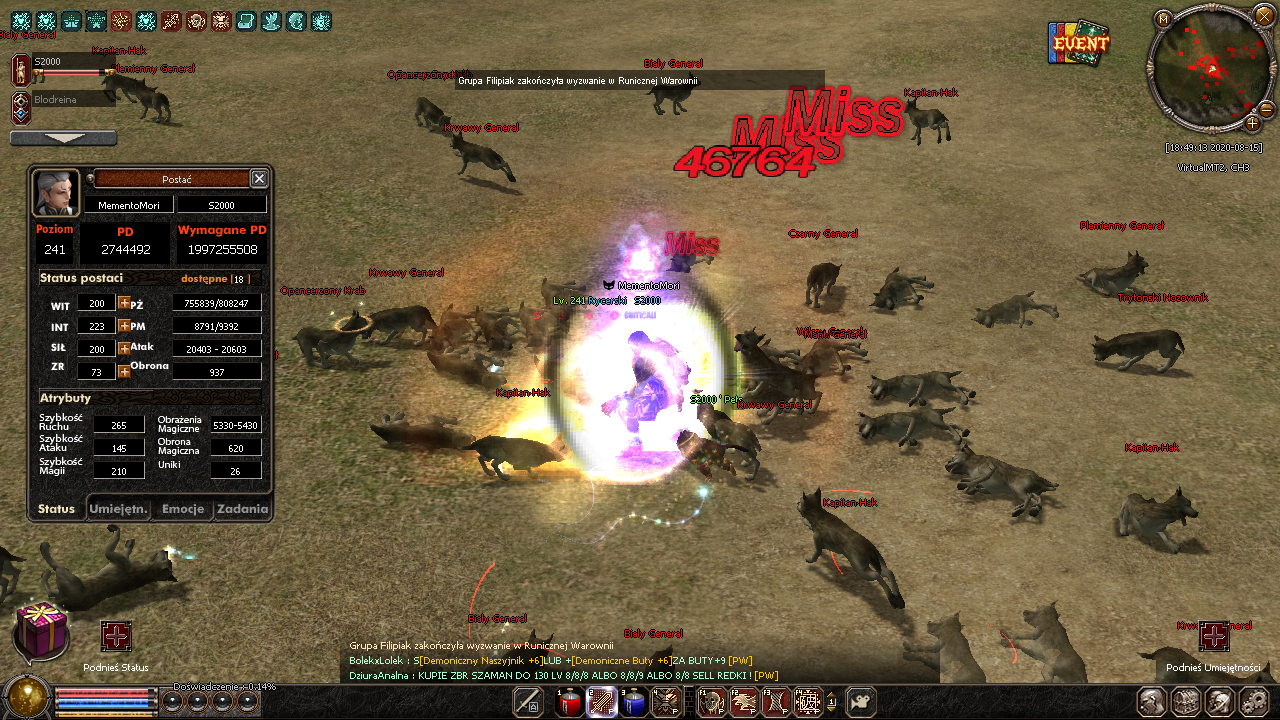Add a point to ZR

coord(124,371)
